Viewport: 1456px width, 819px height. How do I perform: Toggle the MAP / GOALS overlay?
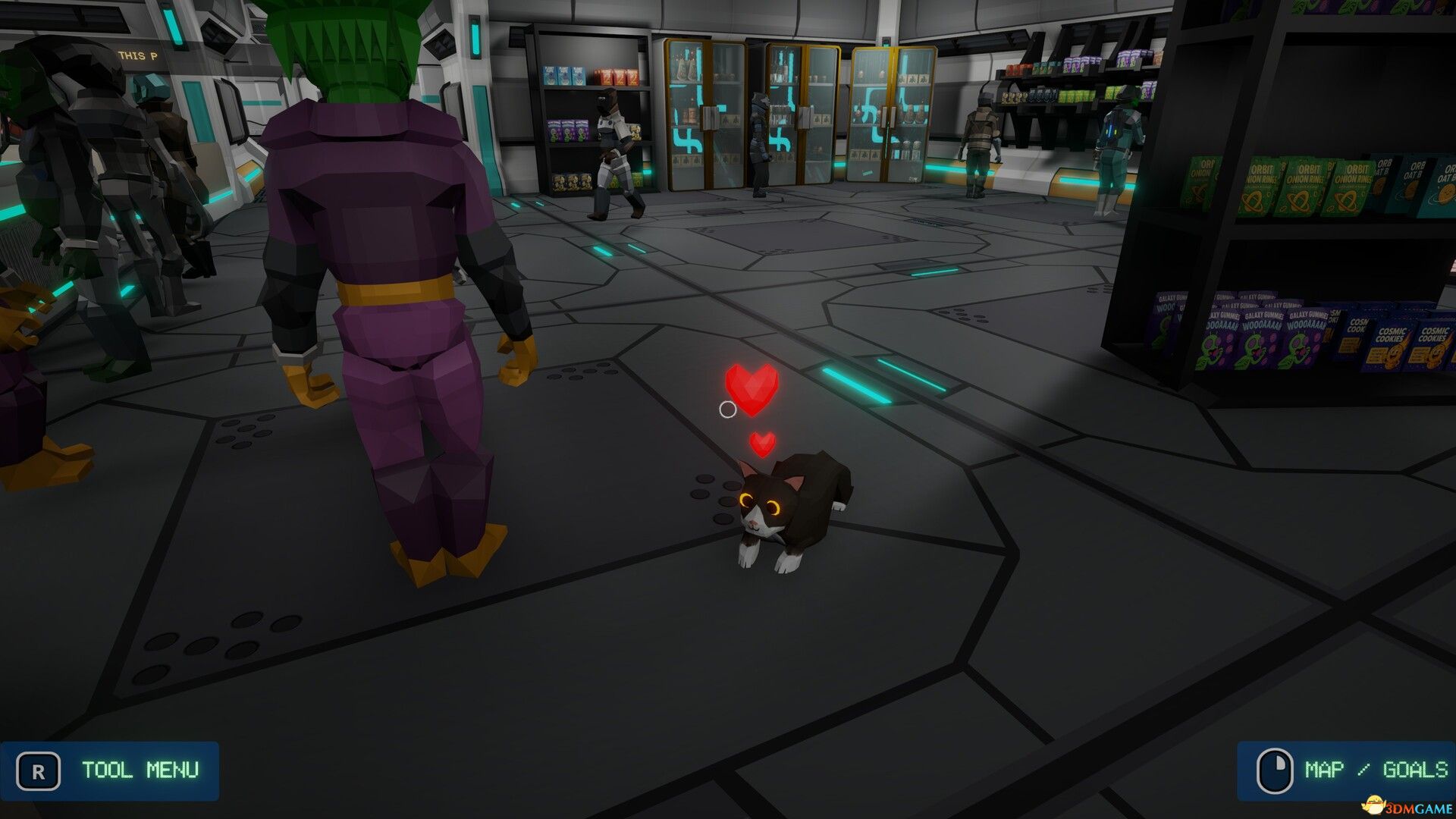tap(1342, 771)
